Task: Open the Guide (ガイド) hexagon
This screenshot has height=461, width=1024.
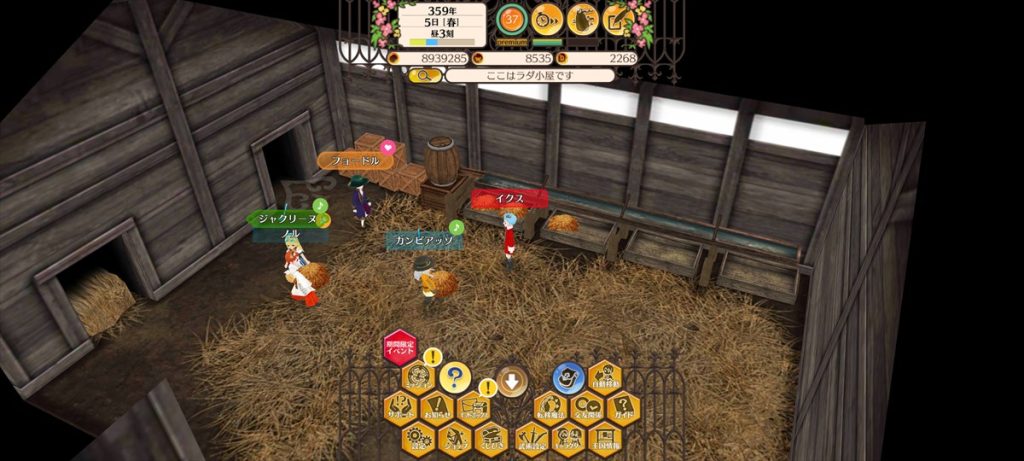Action: click(x=623, y=407)
